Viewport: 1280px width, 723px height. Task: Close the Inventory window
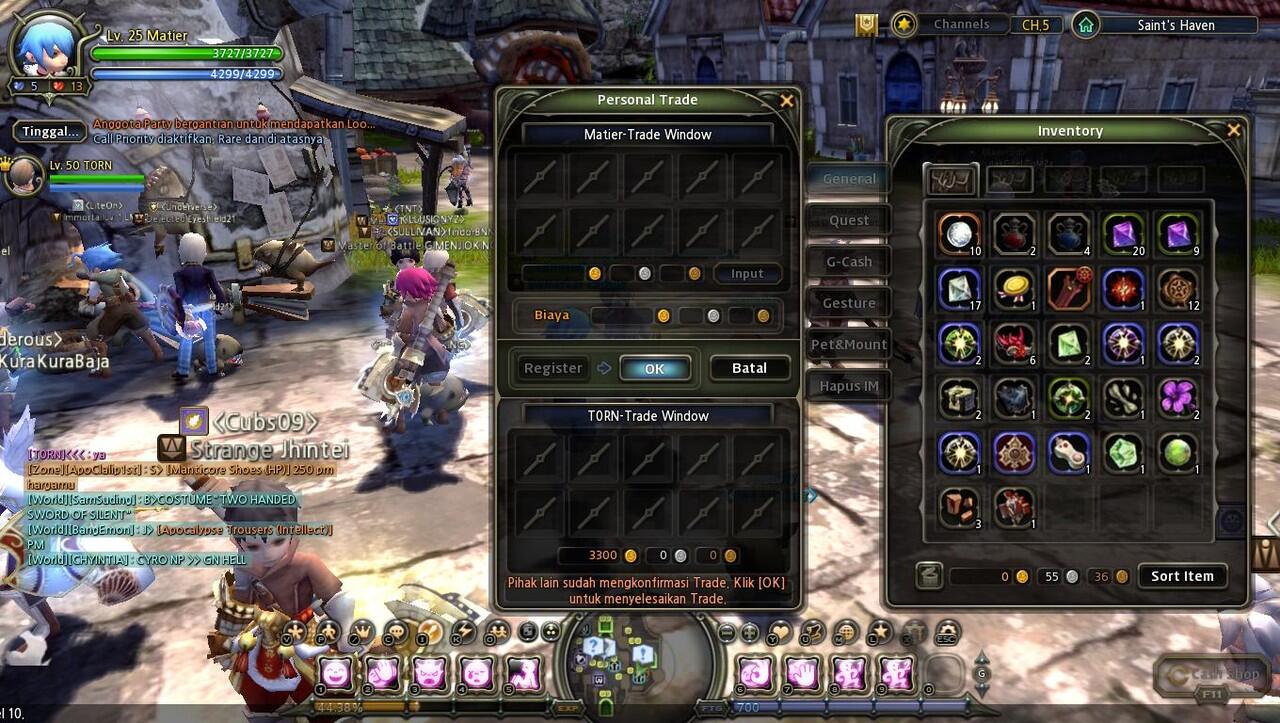(x=1233, y=130)
